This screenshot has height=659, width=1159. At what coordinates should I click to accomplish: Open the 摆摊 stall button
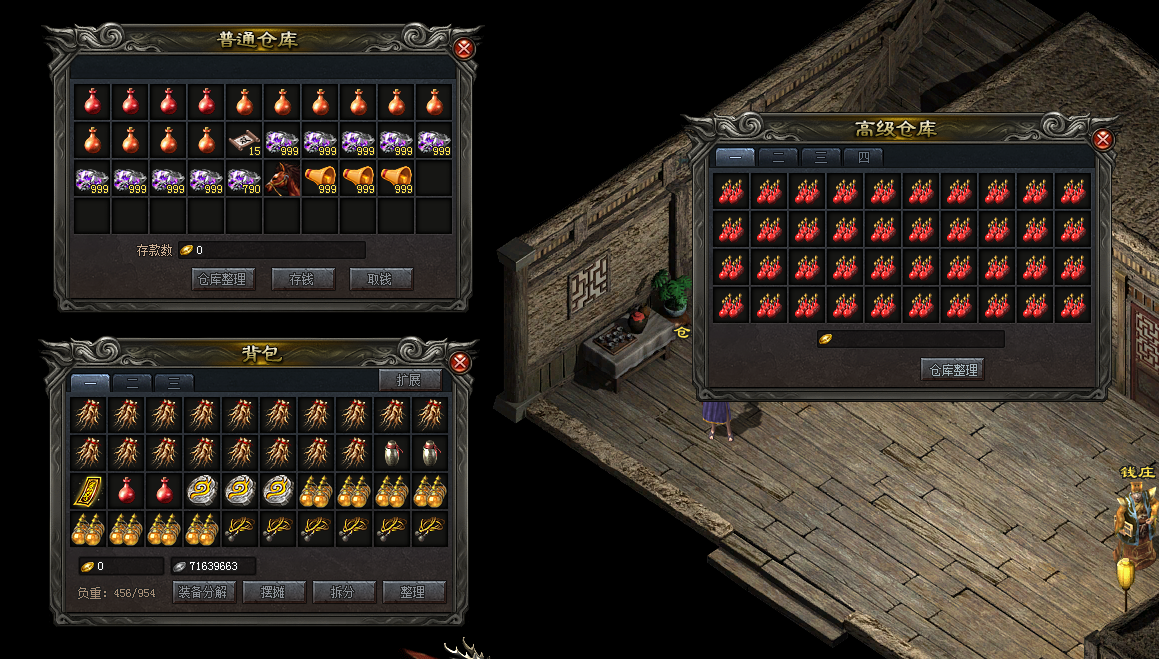tap(272, 592)
